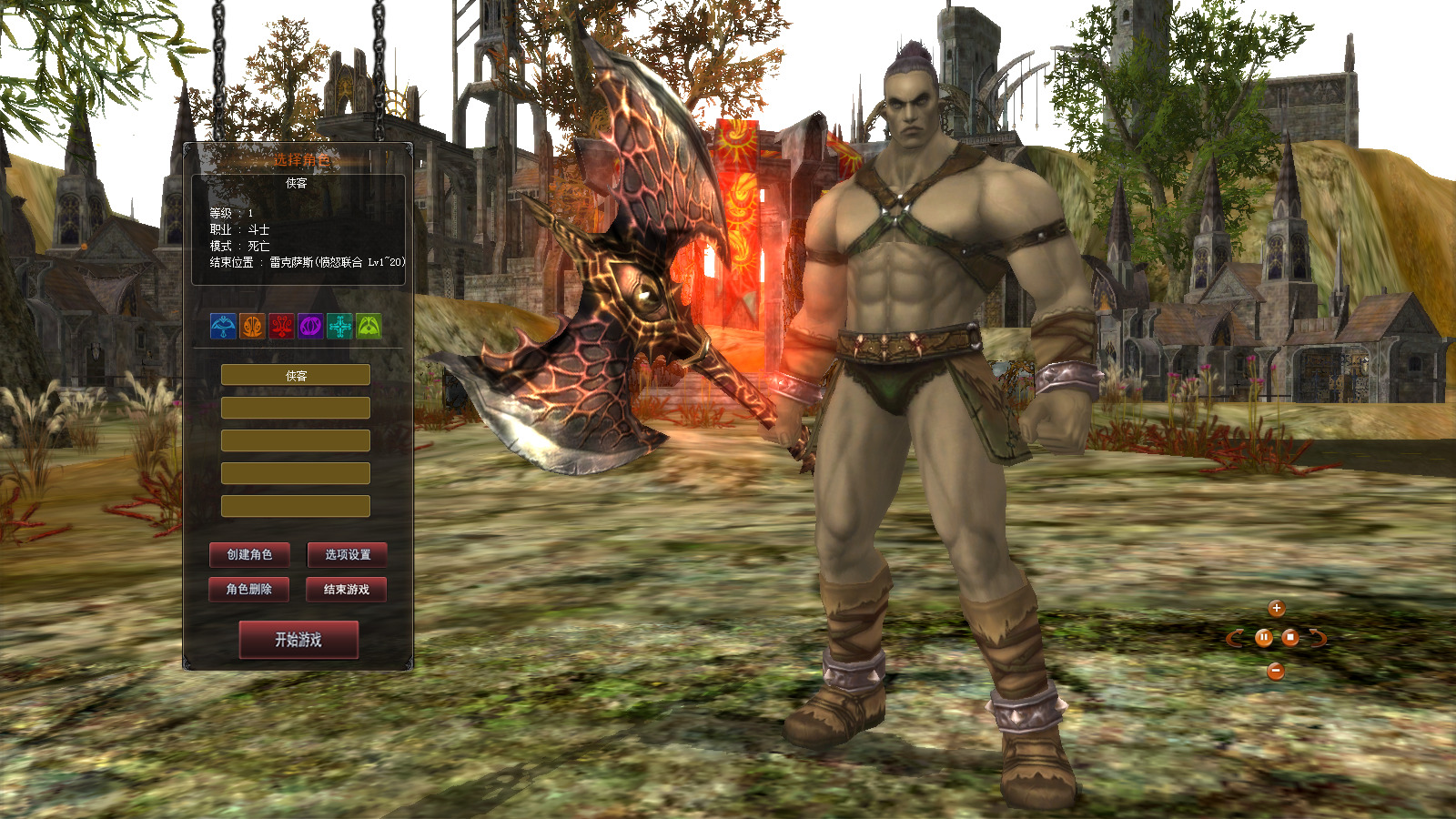Image resolution: width=1456 pixels, height=819 pixels.
Task: Open the 选项设置 options
Action: pos(347,554)
